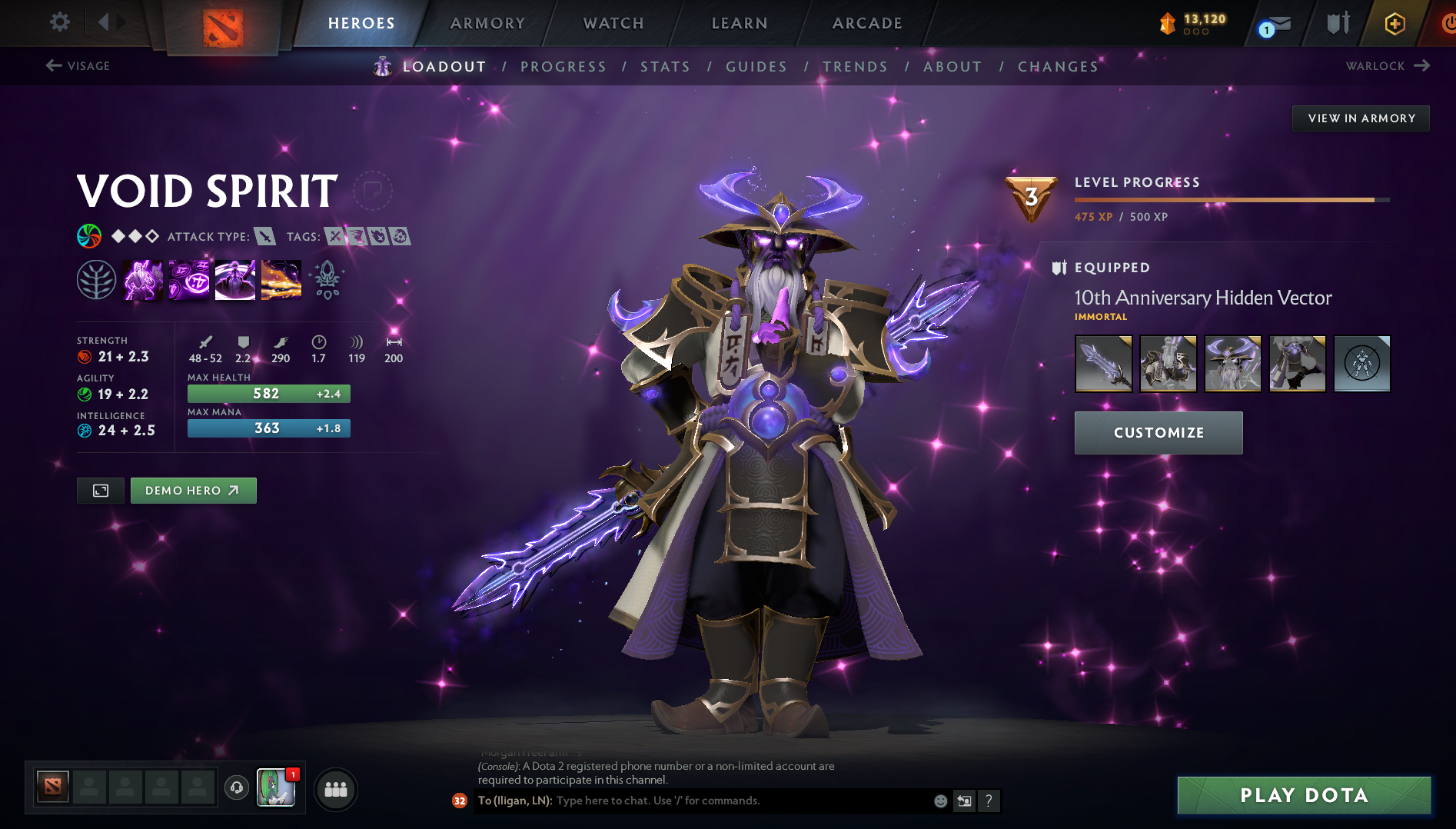This screenshot has height=829, width=1456.
Task: Switch to the GUIDES tab
Action: click(x=756, y=66)
